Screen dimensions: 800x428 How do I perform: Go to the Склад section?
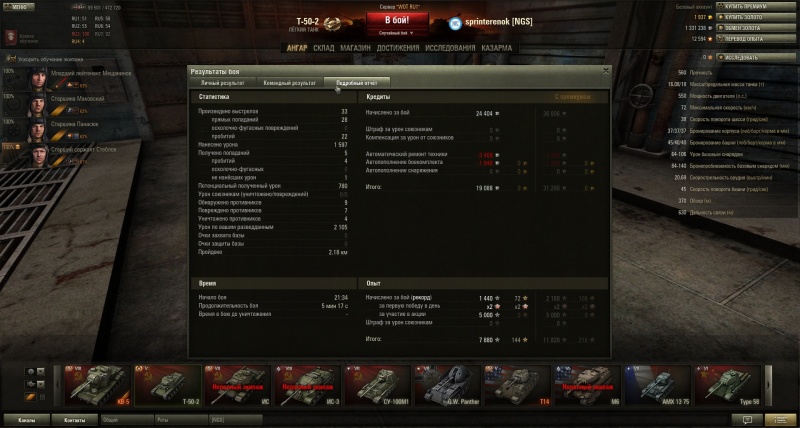pyautogui.click(x=323, y=46)
